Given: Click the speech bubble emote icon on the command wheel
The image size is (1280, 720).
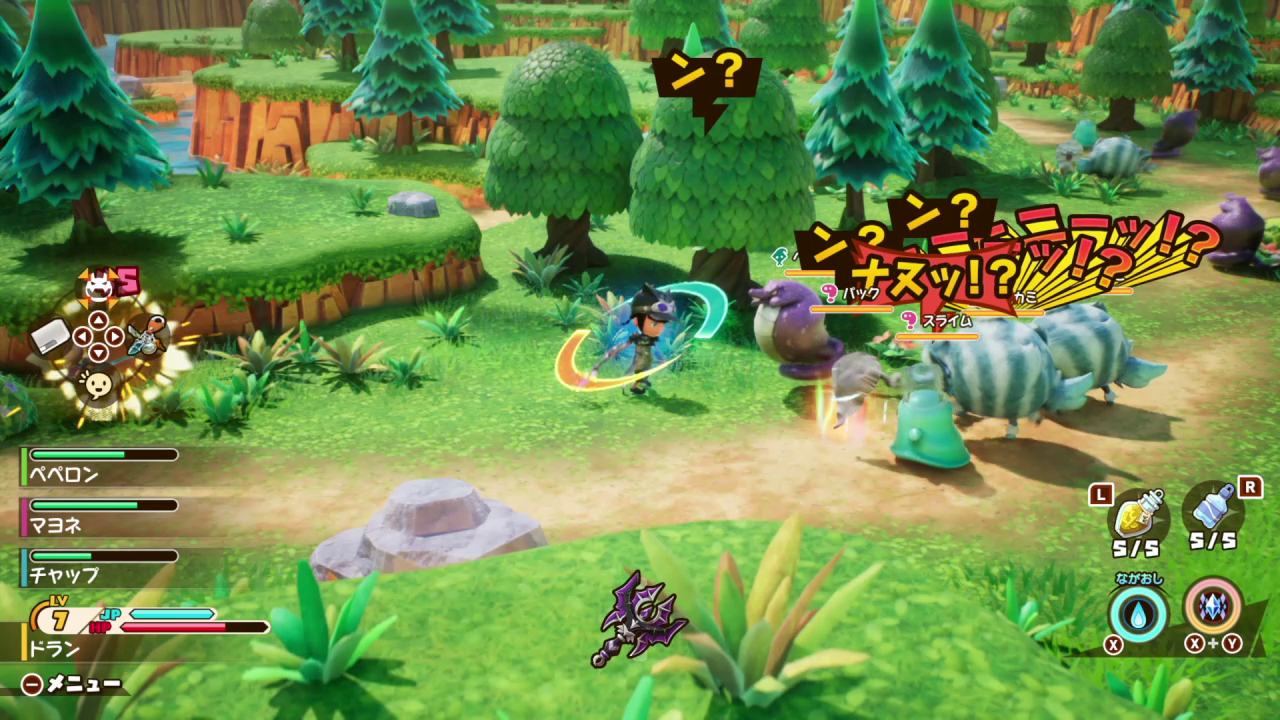Looking at the screenshot, I should 96,383.
